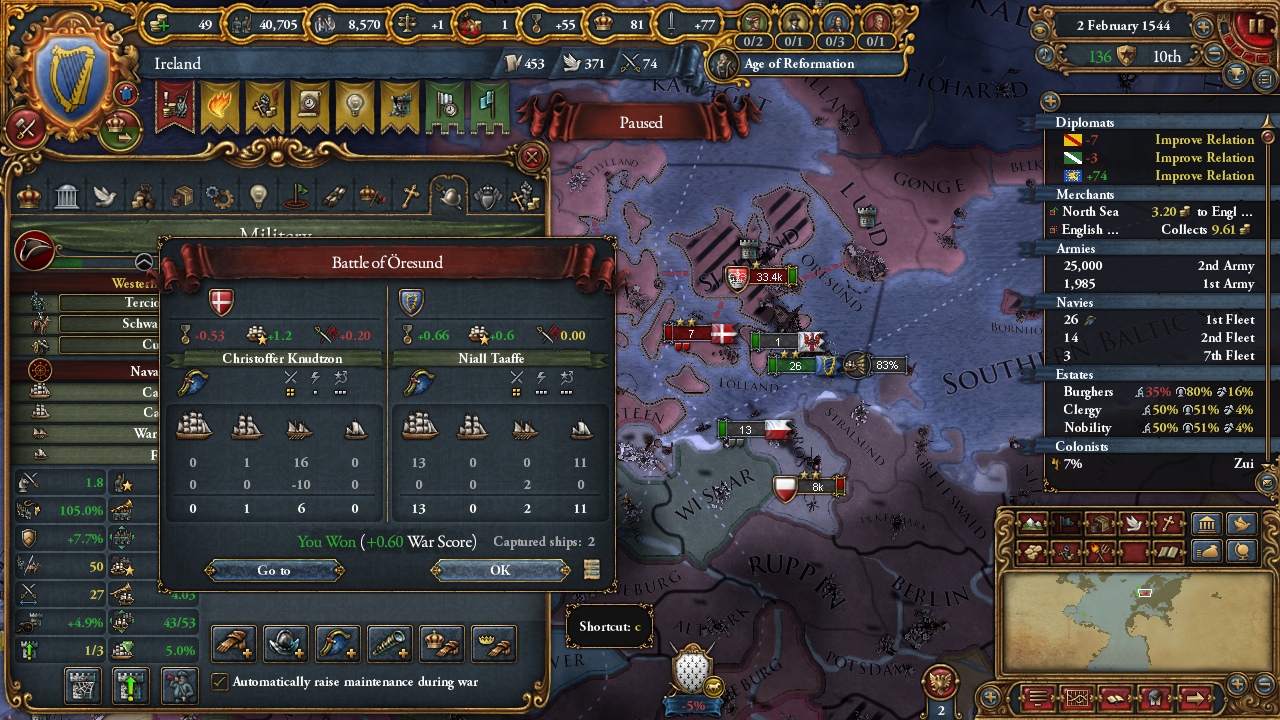Unpause the game with the pause button

click(1256, 24)
